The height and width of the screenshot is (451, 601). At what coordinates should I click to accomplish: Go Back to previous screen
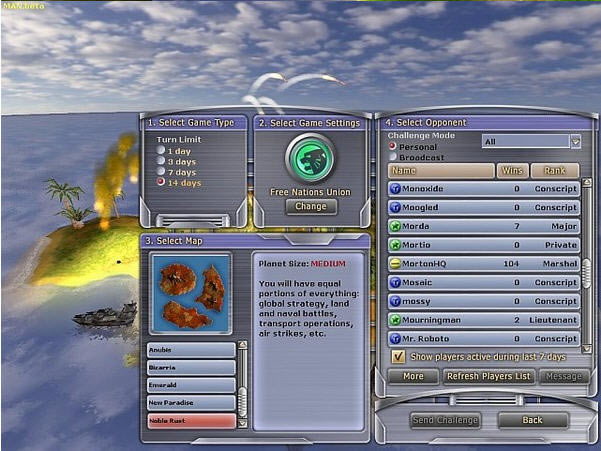pos(532,420)
